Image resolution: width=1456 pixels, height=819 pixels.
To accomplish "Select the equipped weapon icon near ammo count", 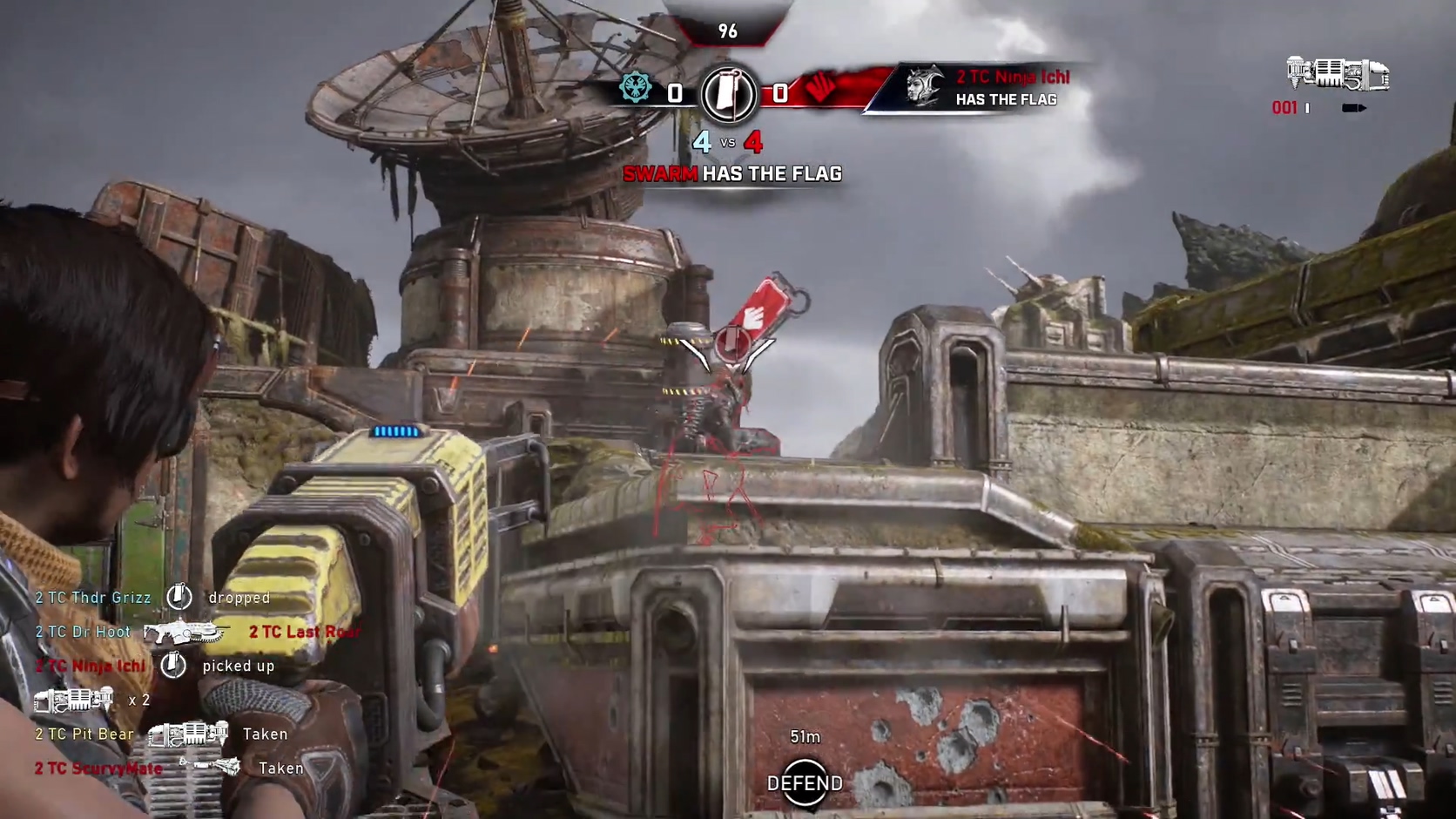I will (1338, 75).
